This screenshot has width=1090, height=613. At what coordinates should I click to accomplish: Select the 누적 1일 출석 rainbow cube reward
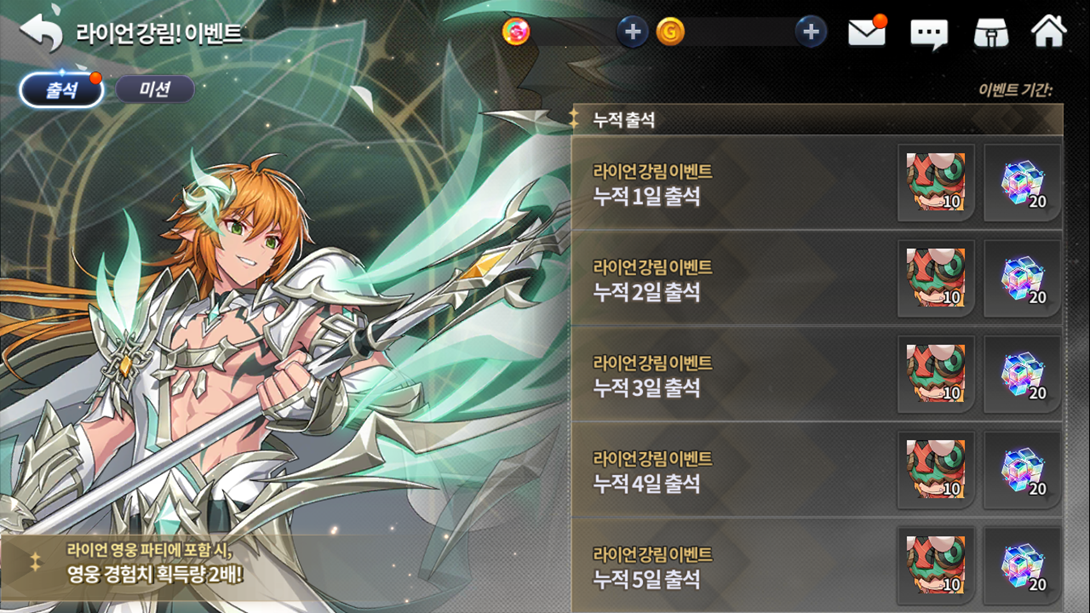(x=1022, y=183)
